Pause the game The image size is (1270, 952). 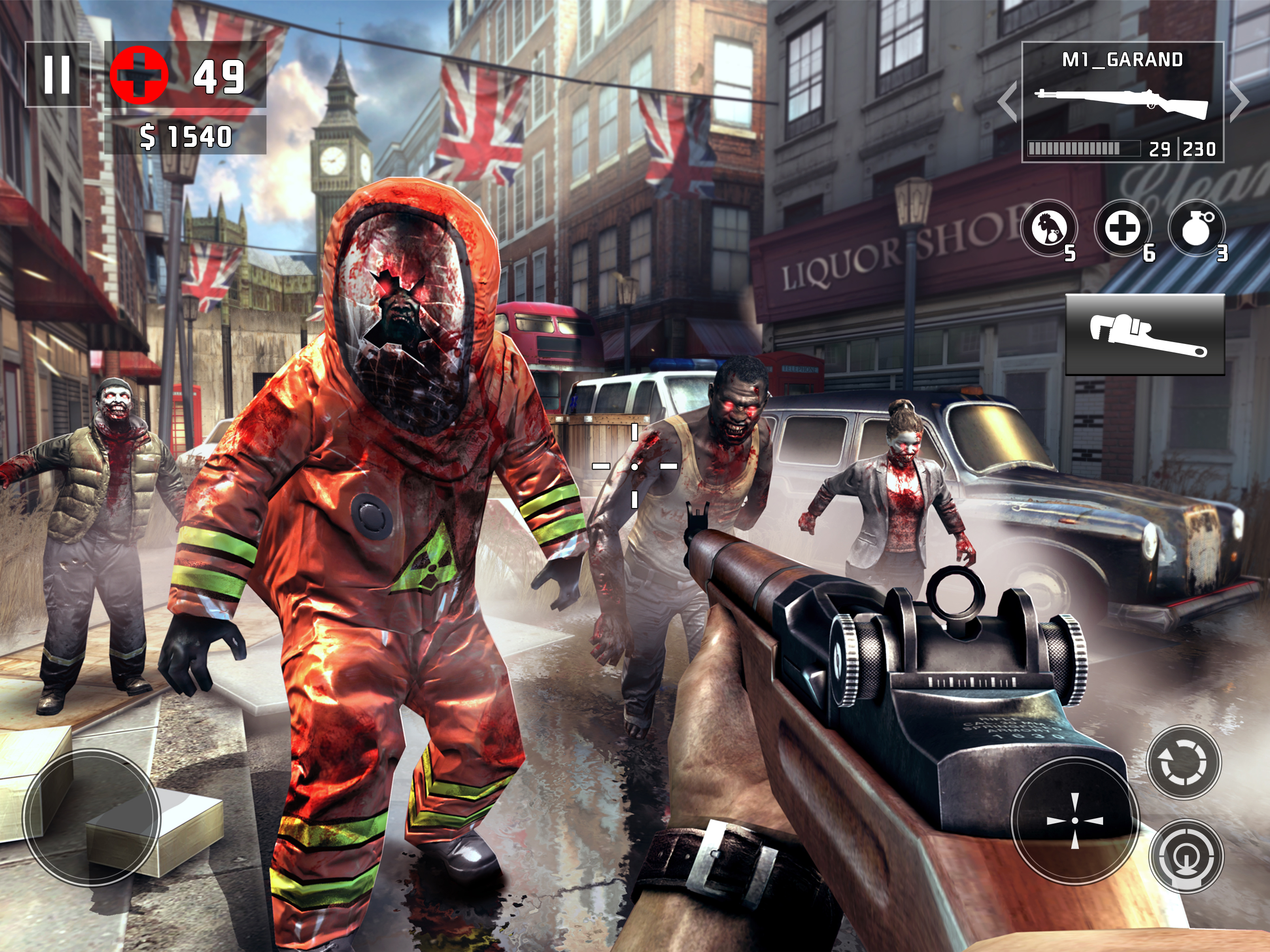coord(58,75)
